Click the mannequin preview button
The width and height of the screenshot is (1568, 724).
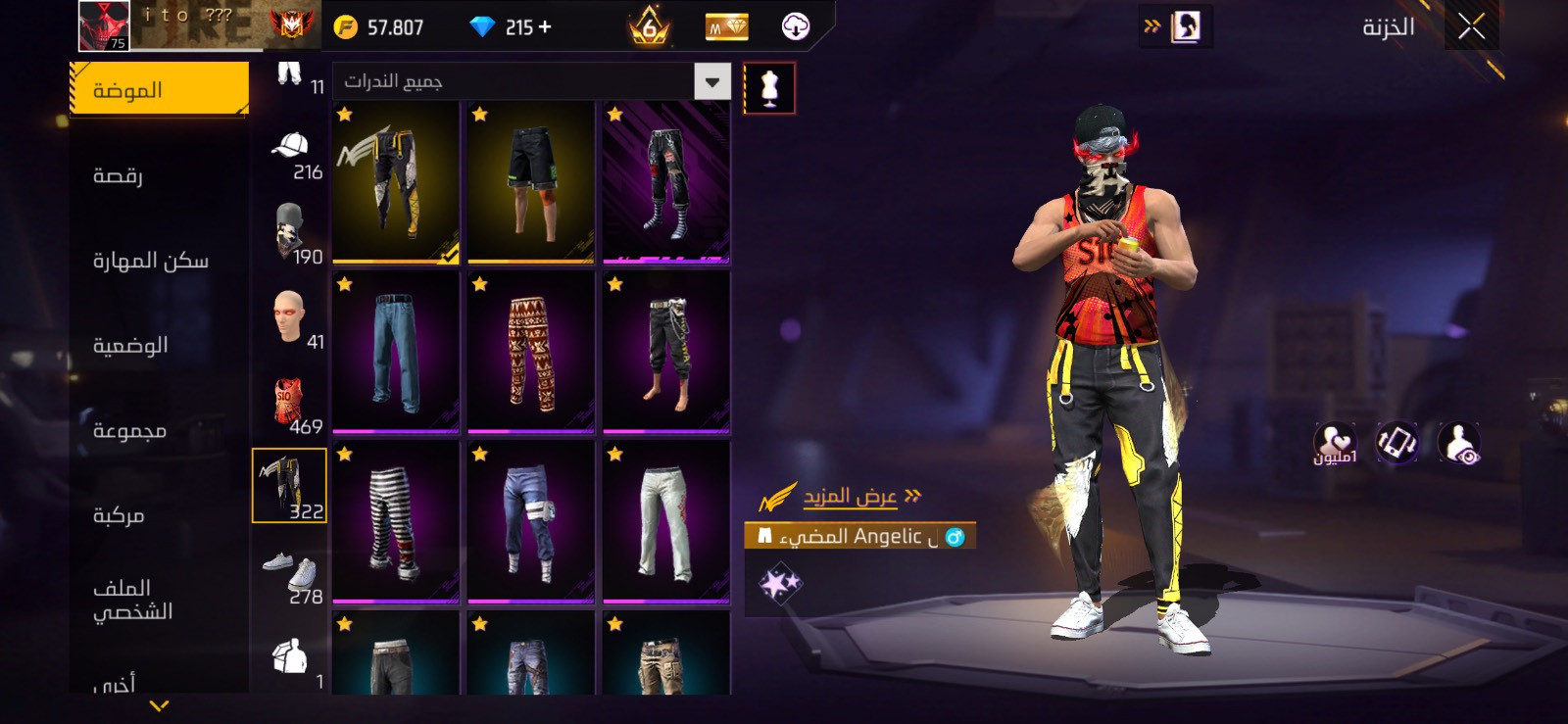[769, 88]
